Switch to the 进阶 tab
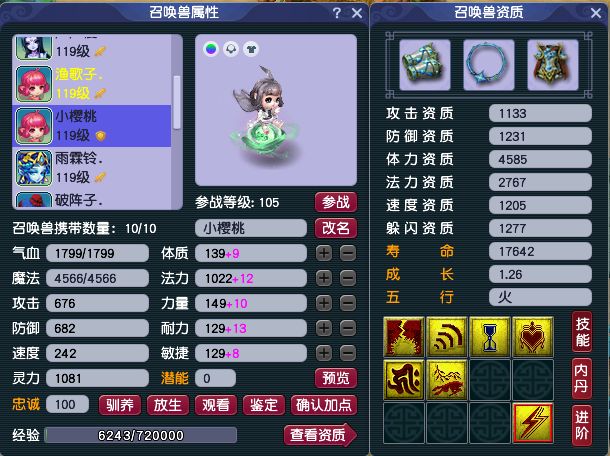Screen dimensions: 610x456 coord(586,420)
